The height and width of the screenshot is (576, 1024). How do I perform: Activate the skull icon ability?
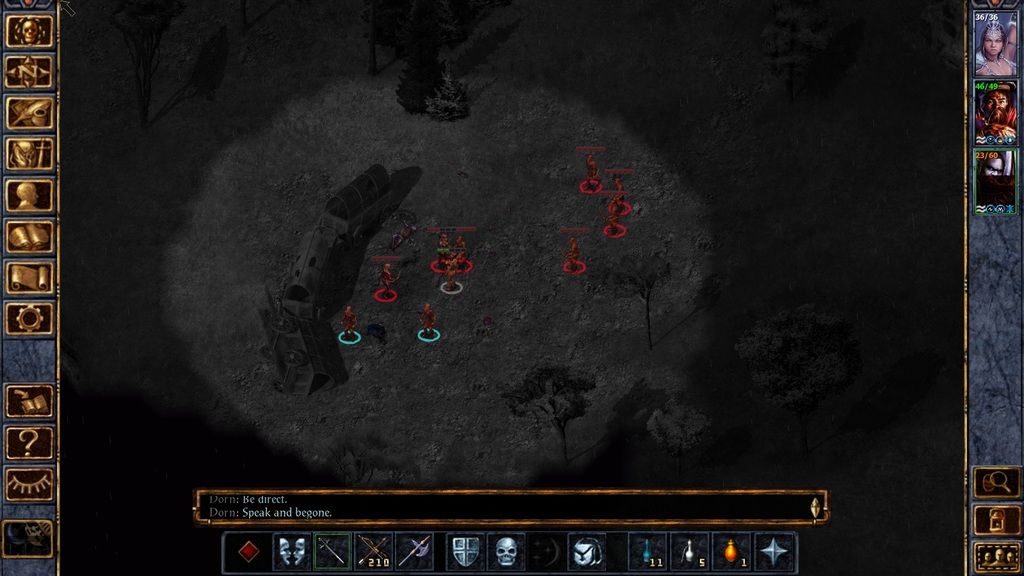coord(507,552)
